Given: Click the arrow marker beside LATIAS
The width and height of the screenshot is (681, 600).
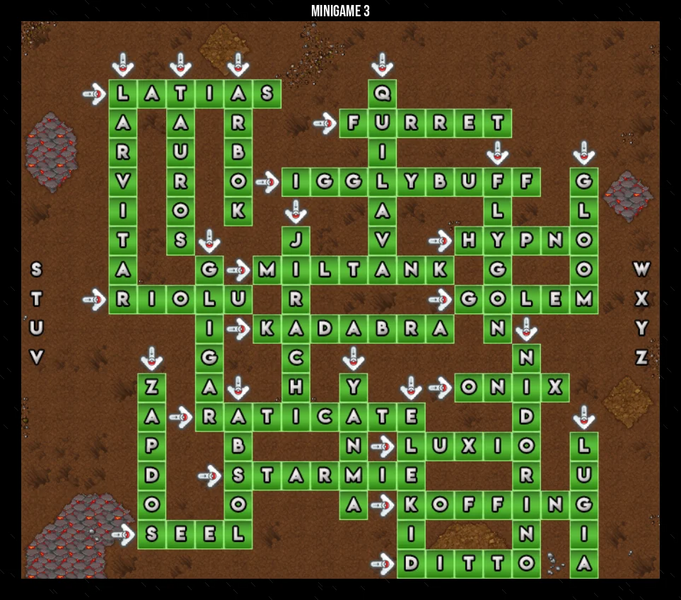Looking at the screenshot, I should pyautogui.click(x=94, y=94).
